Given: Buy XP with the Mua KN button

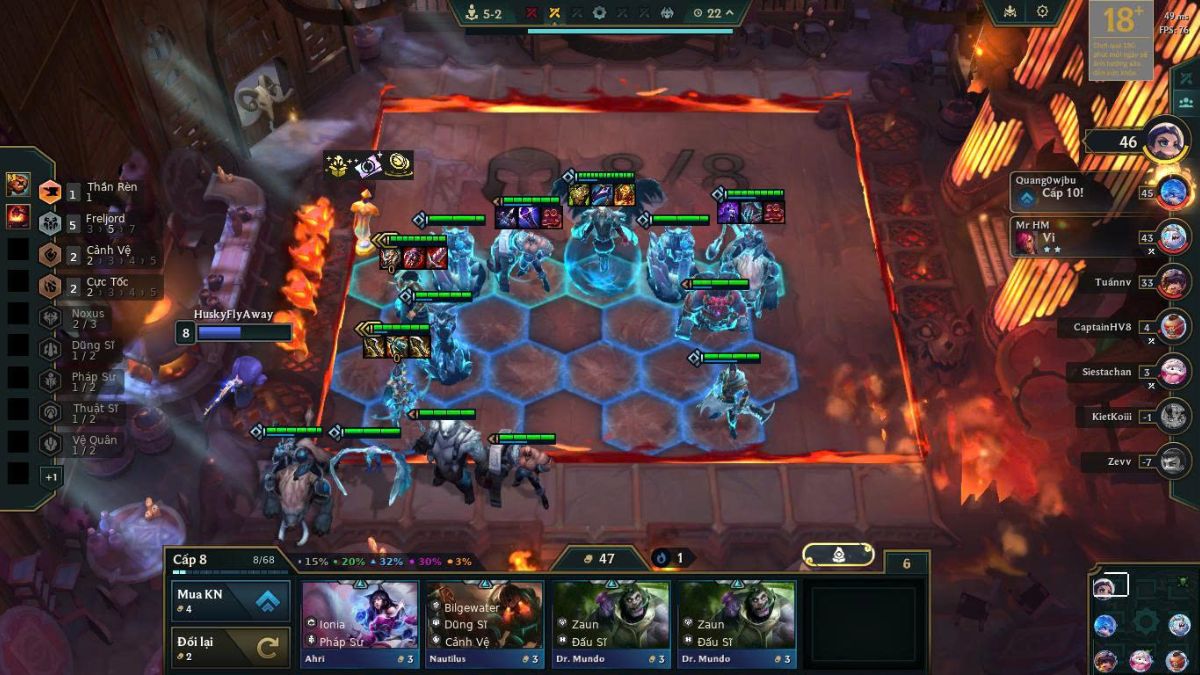Looking at the screenshot, I should tap(231, 601).
